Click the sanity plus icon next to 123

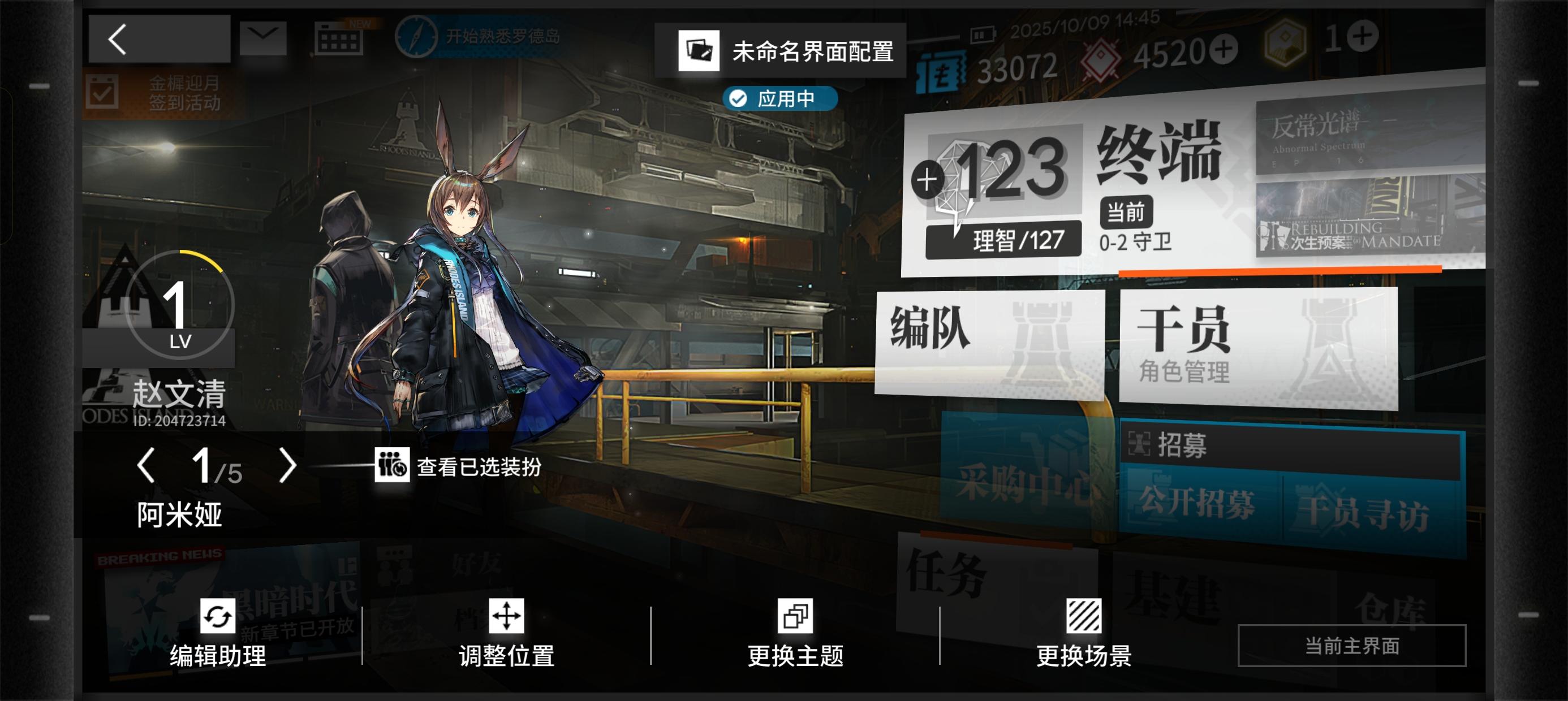[x=927, y=178]
